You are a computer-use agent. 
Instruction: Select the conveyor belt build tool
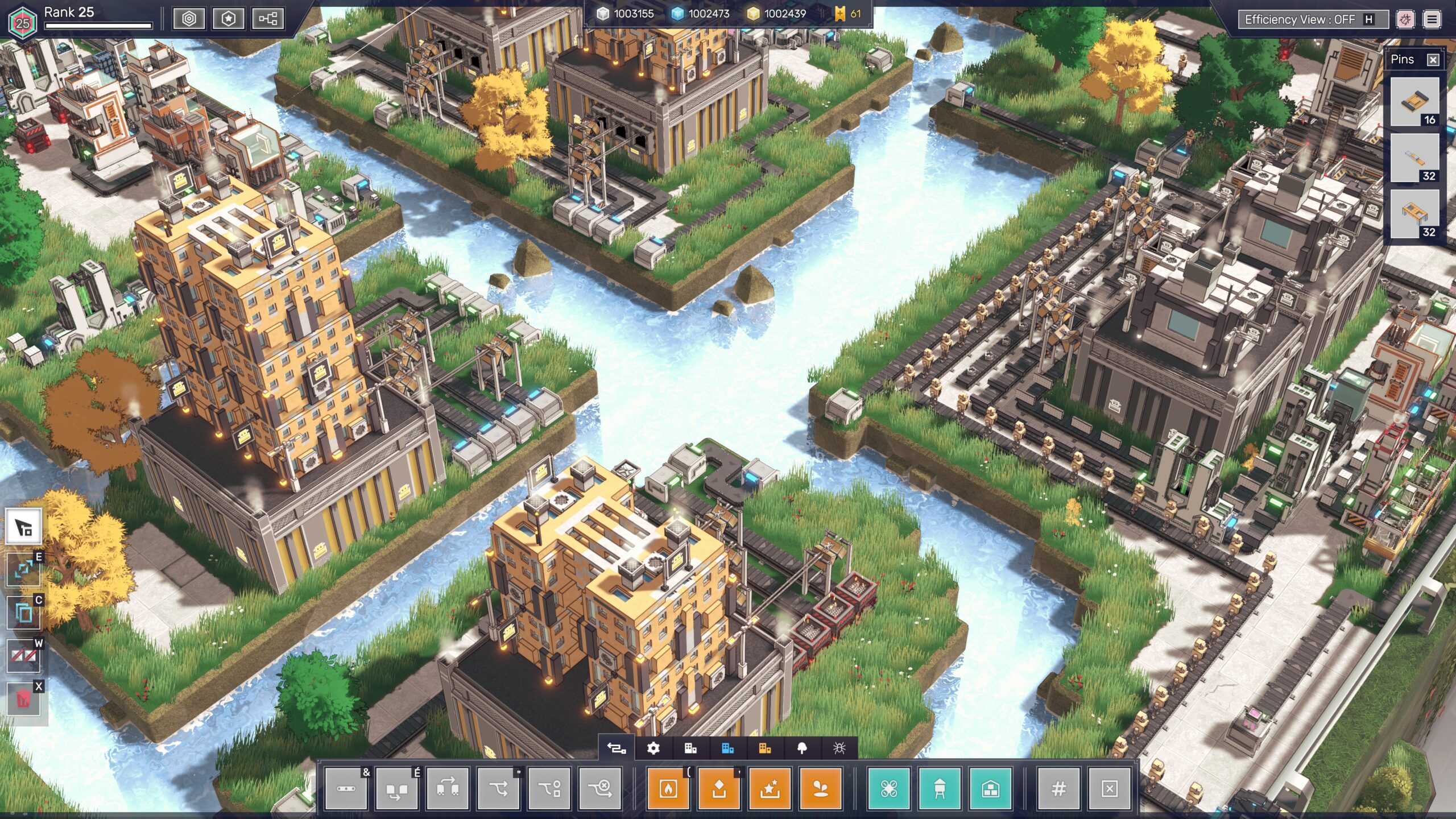point(346,788)
